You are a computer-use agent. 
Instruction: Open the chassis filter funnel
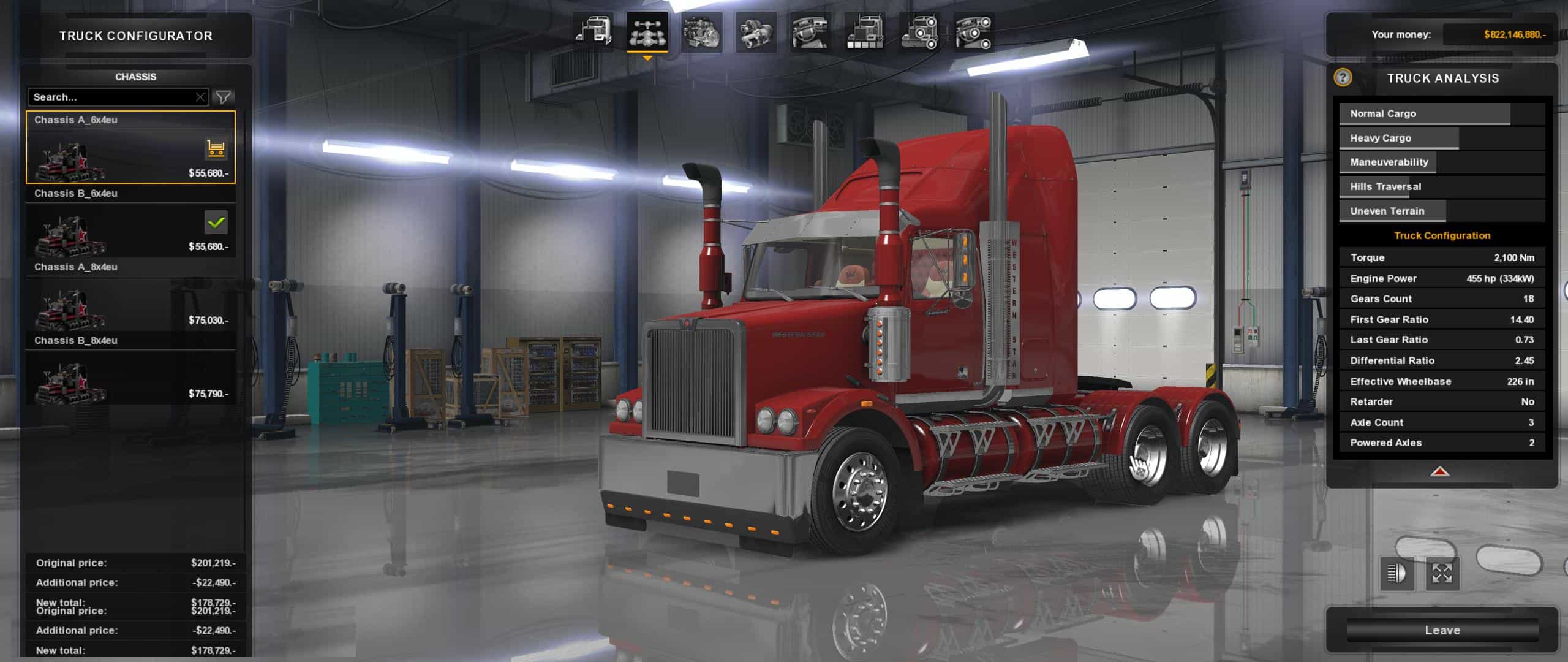(x=224, y=97)
